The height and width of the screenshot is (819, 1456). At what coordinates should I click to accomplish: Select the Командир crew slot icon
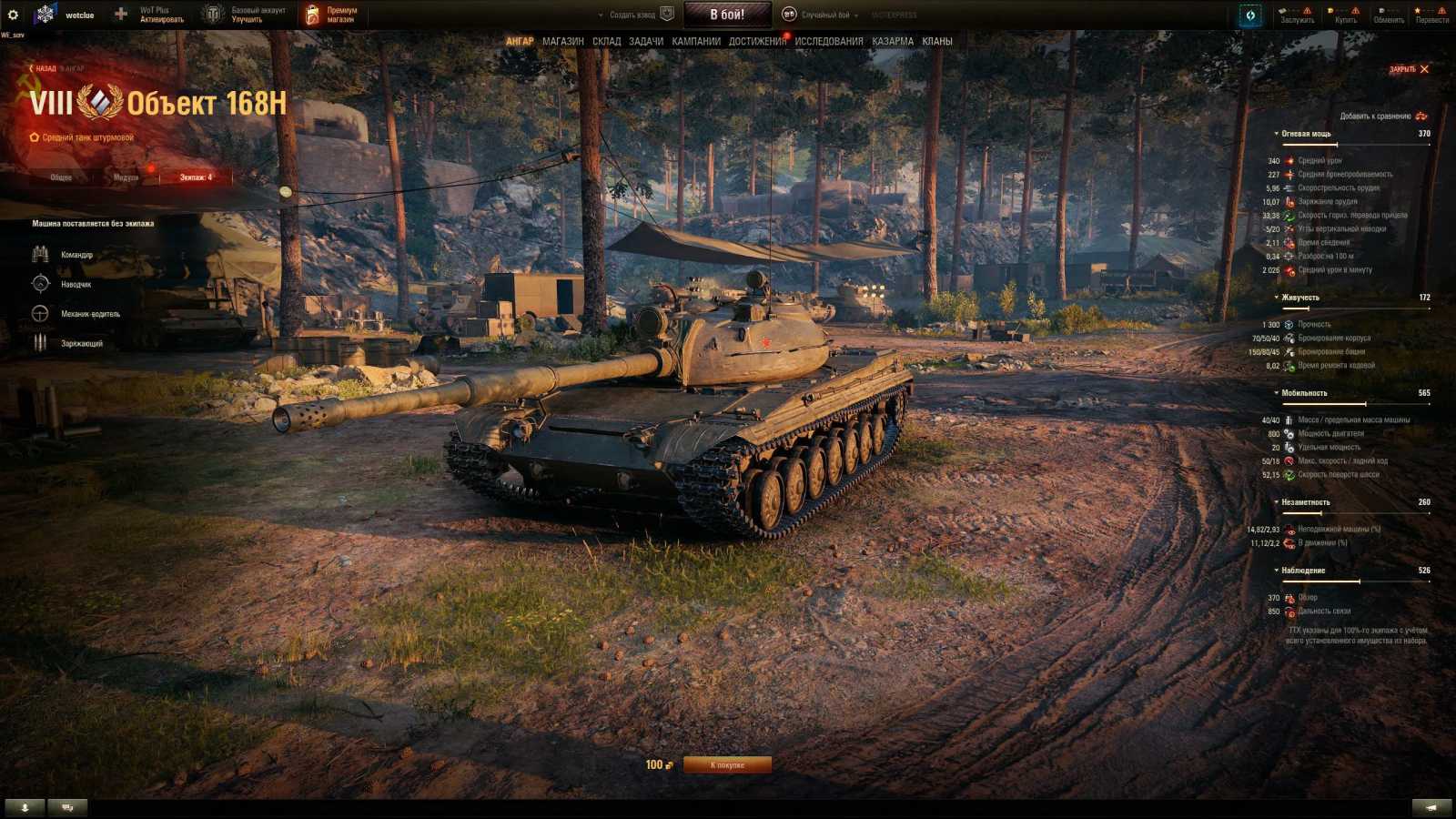pyautogui.click(x=40, y=254)
